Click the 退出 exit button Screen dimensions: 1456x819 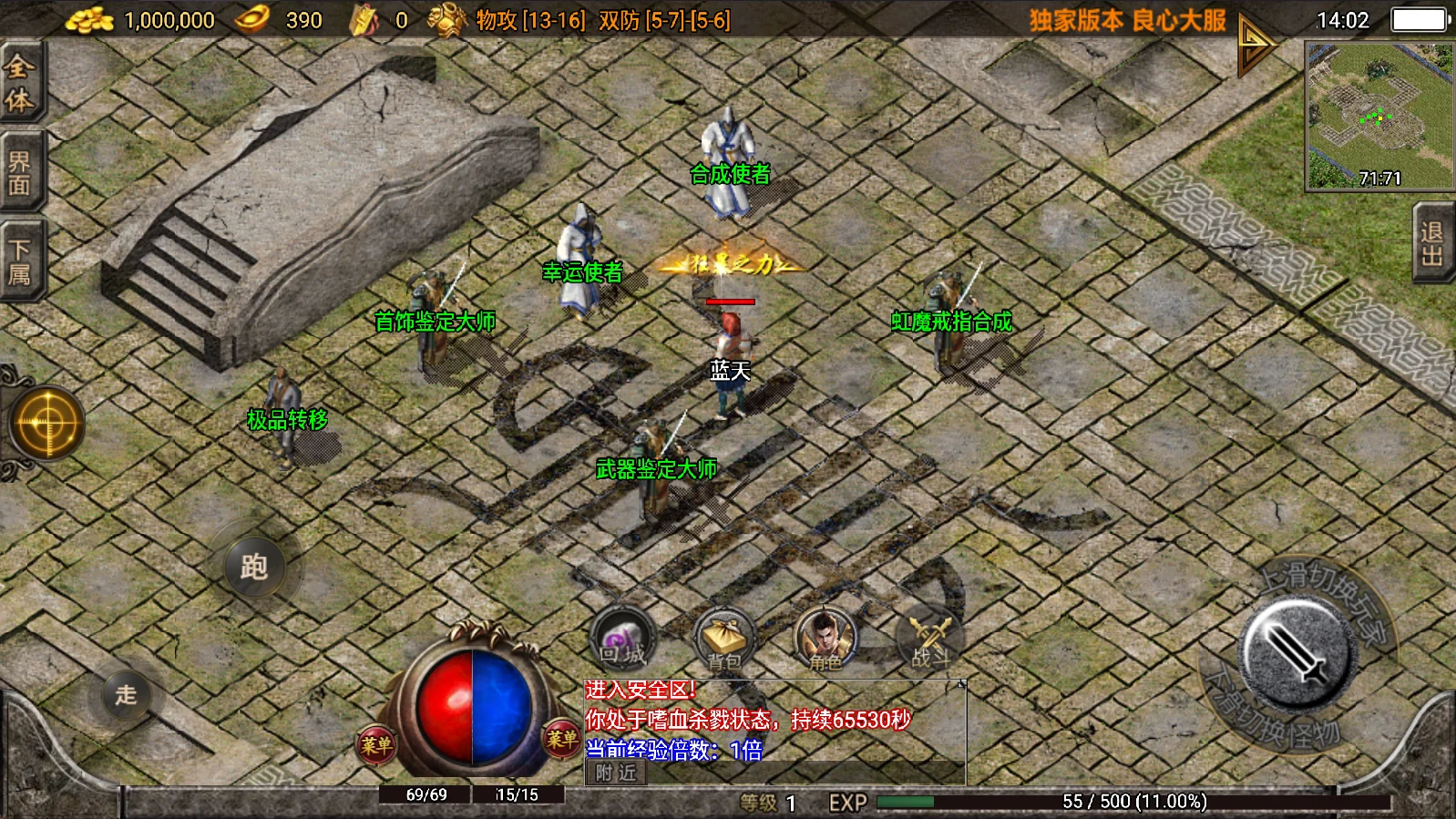click(1433, 243)
